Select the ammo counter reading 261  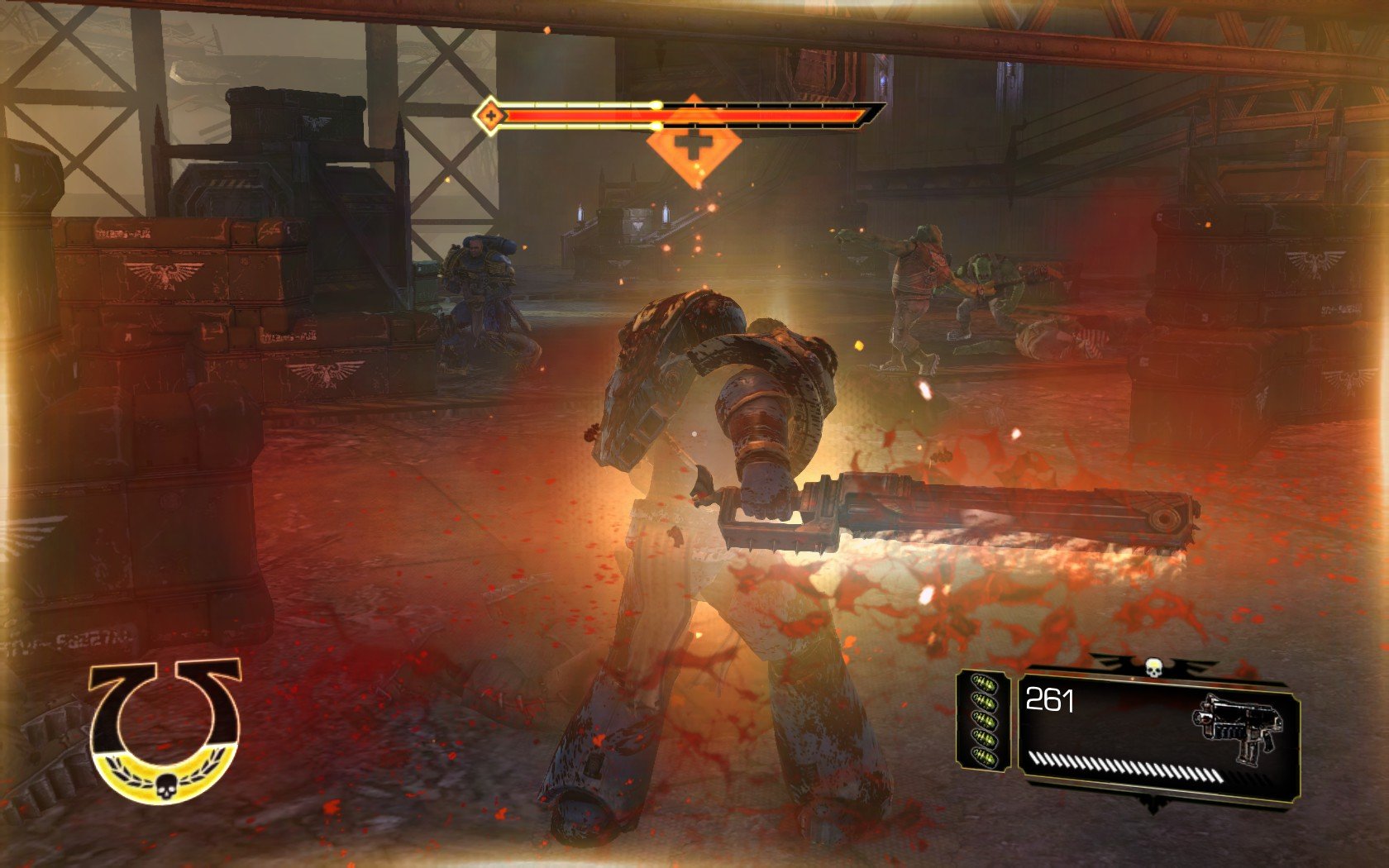1050,700
